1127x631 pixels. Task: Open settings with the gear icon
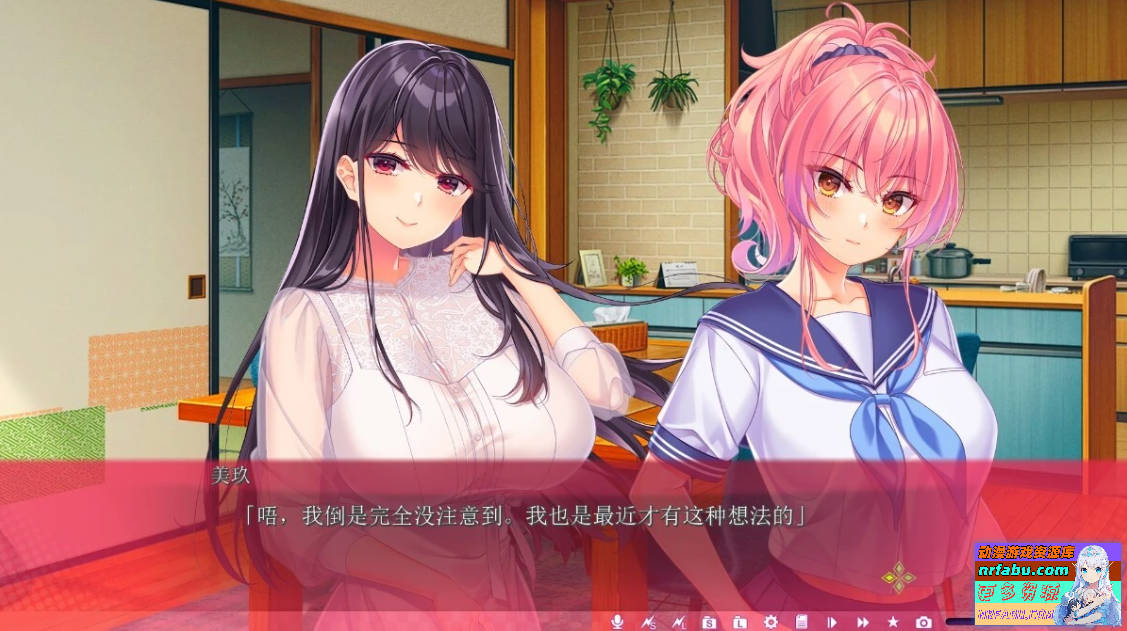(770, 622)
